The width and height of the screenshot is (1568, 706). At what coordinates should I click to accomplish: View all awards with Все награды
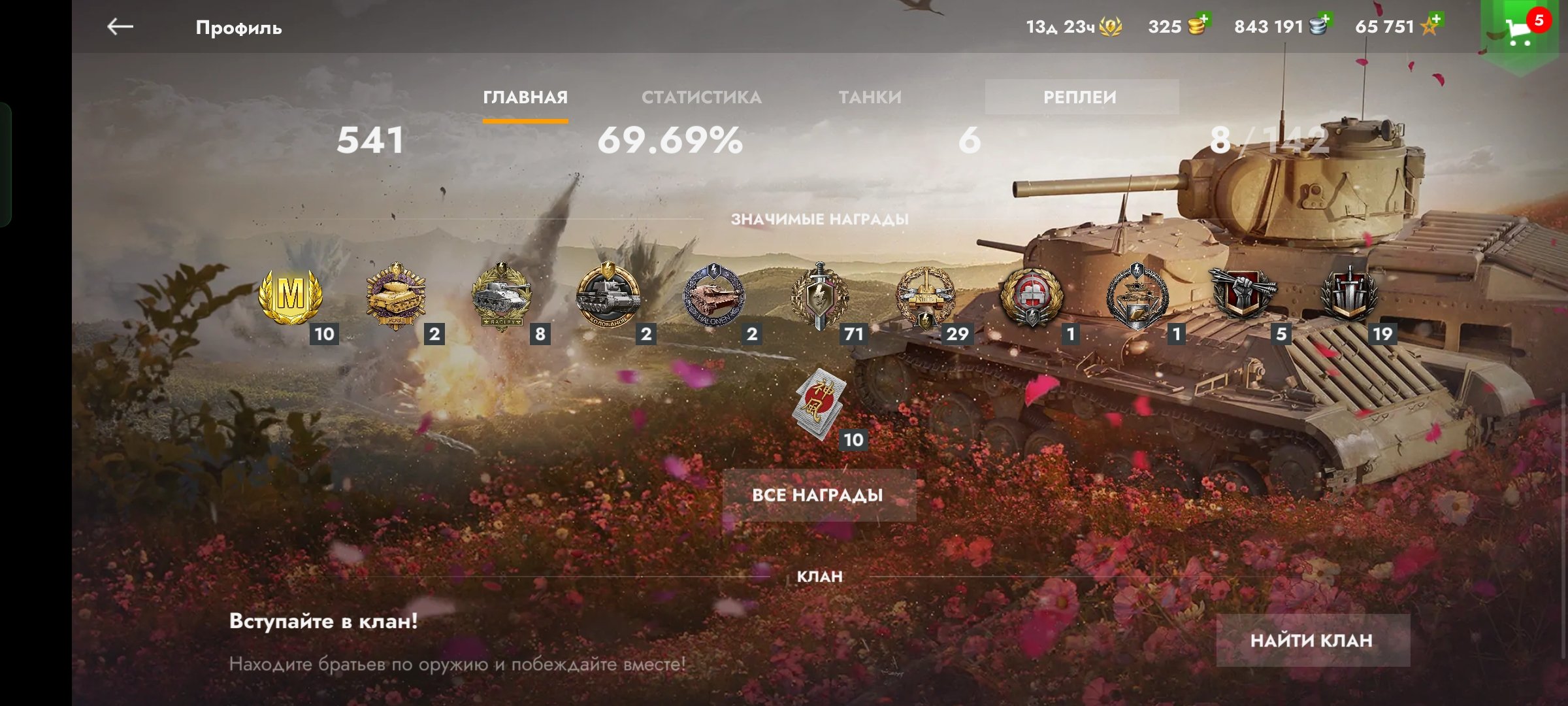(818, 495)
